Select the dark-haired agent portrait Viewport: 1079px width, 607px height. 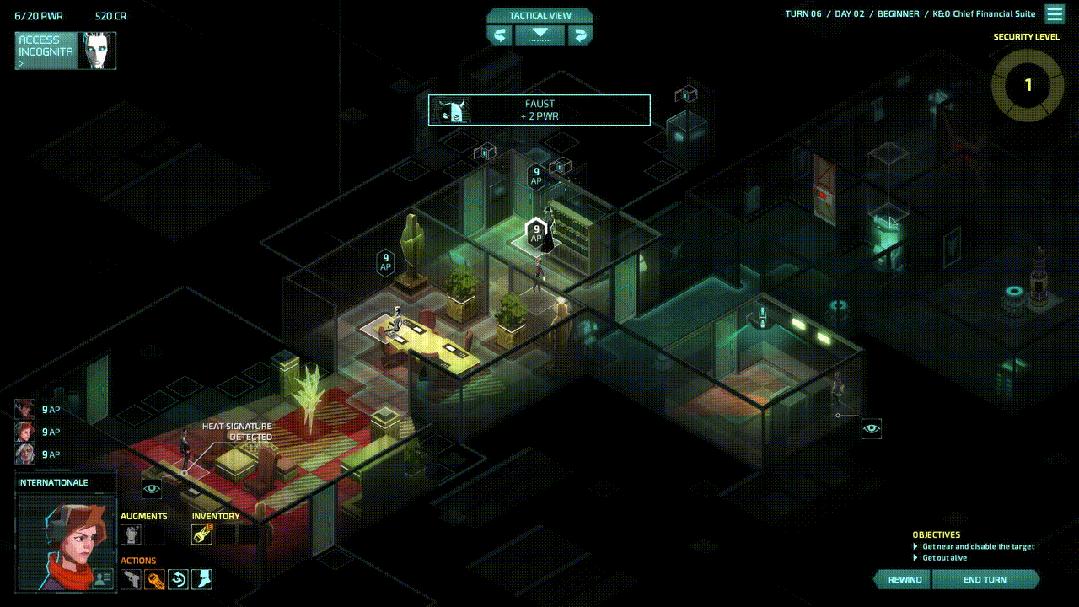coord(25,408)
